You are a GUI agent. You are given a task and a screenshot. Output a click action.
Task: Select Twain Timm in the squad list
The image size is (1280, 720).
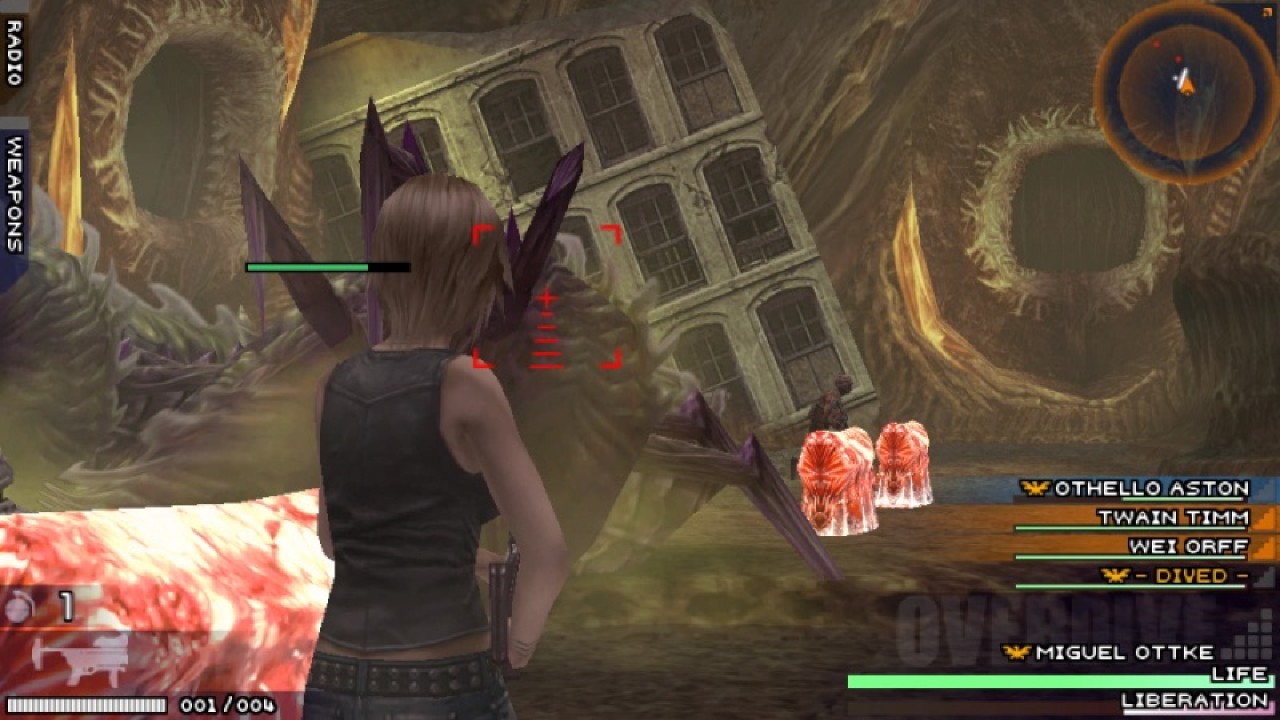point(1172,518)
